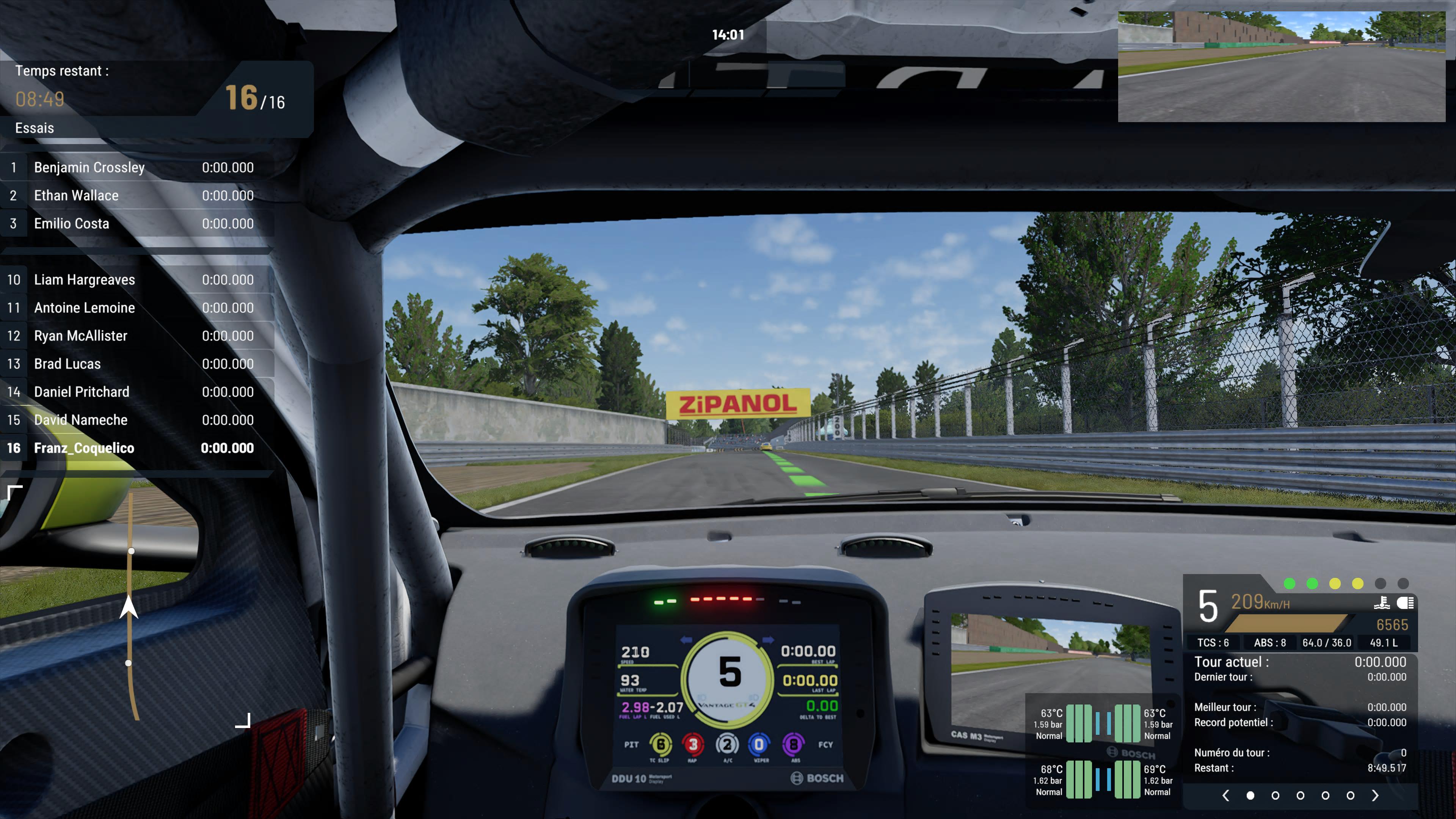Choose Daniel Pritchard in the standings
Screen dimensions: 1456x819
136,392
